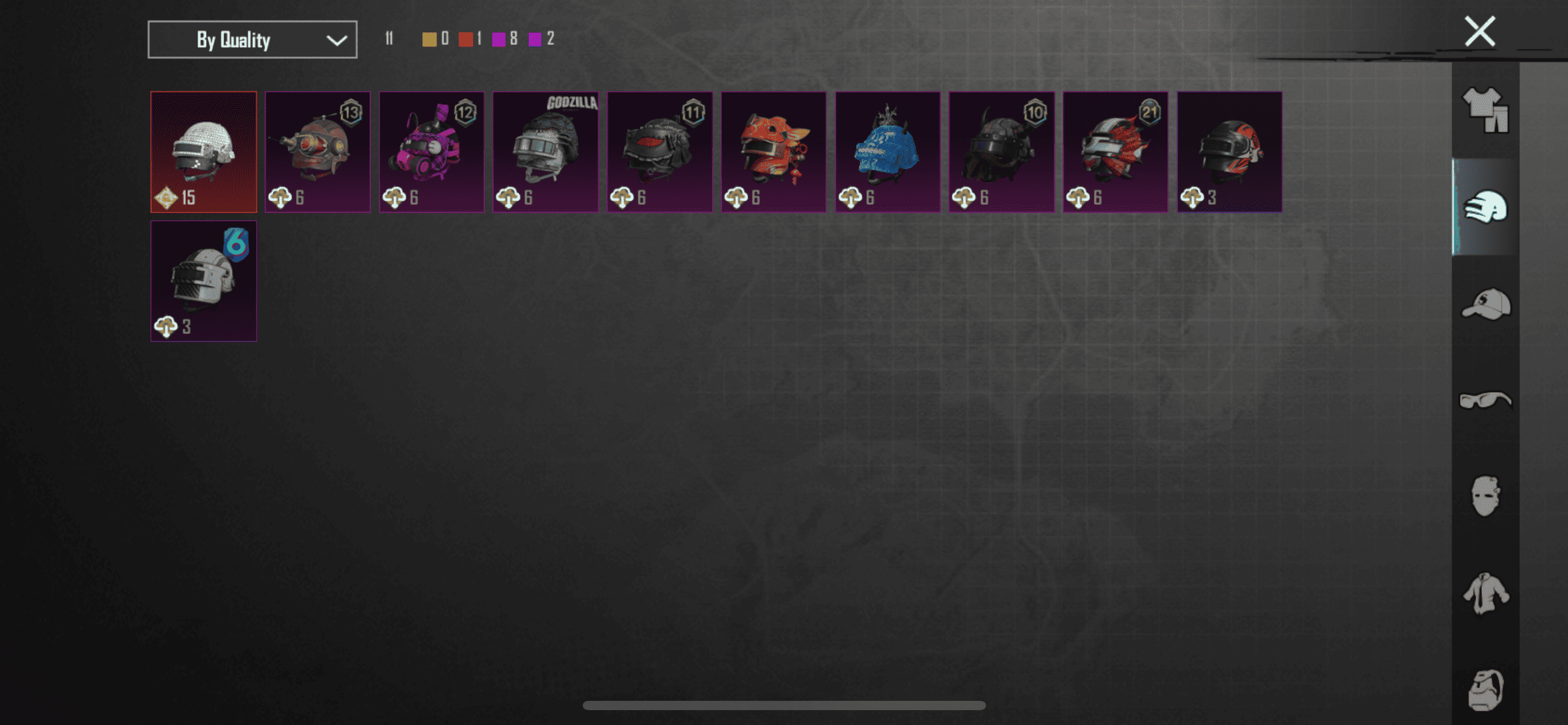Select the grey helmet with teal 6 badge
The image size is (1568, 725).
click(x=204, y=281)
